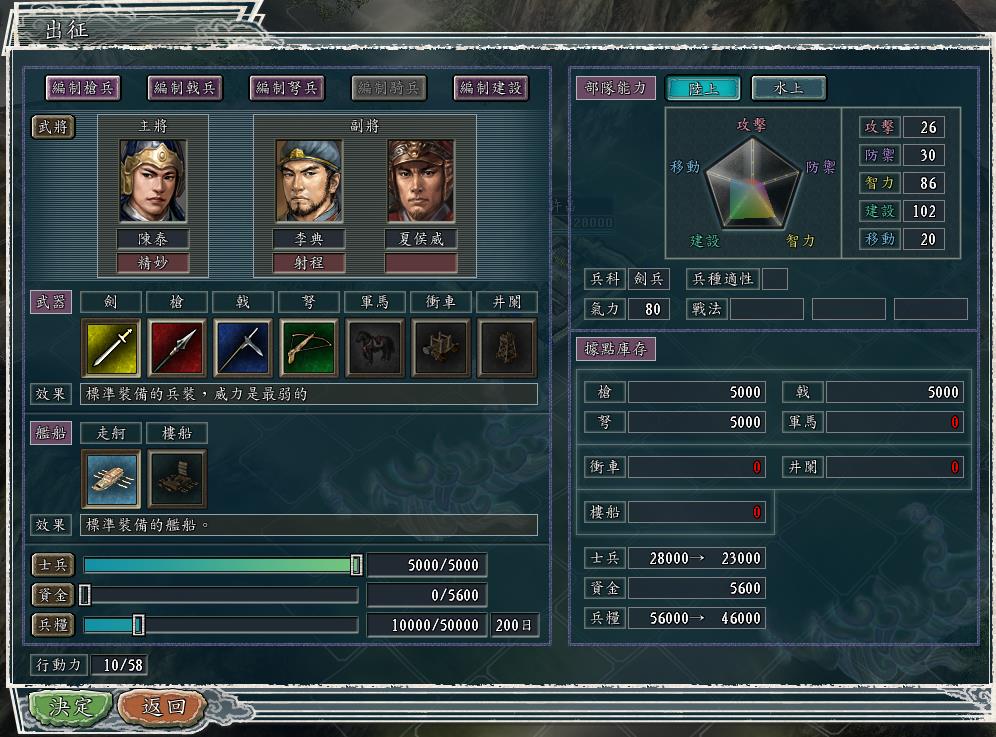Choose the 編制建設 formation button

490,88
